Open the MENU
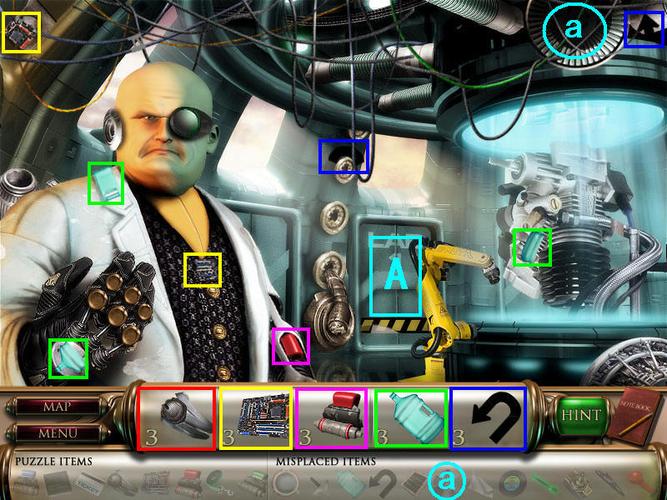 click(x=55, y=434)
